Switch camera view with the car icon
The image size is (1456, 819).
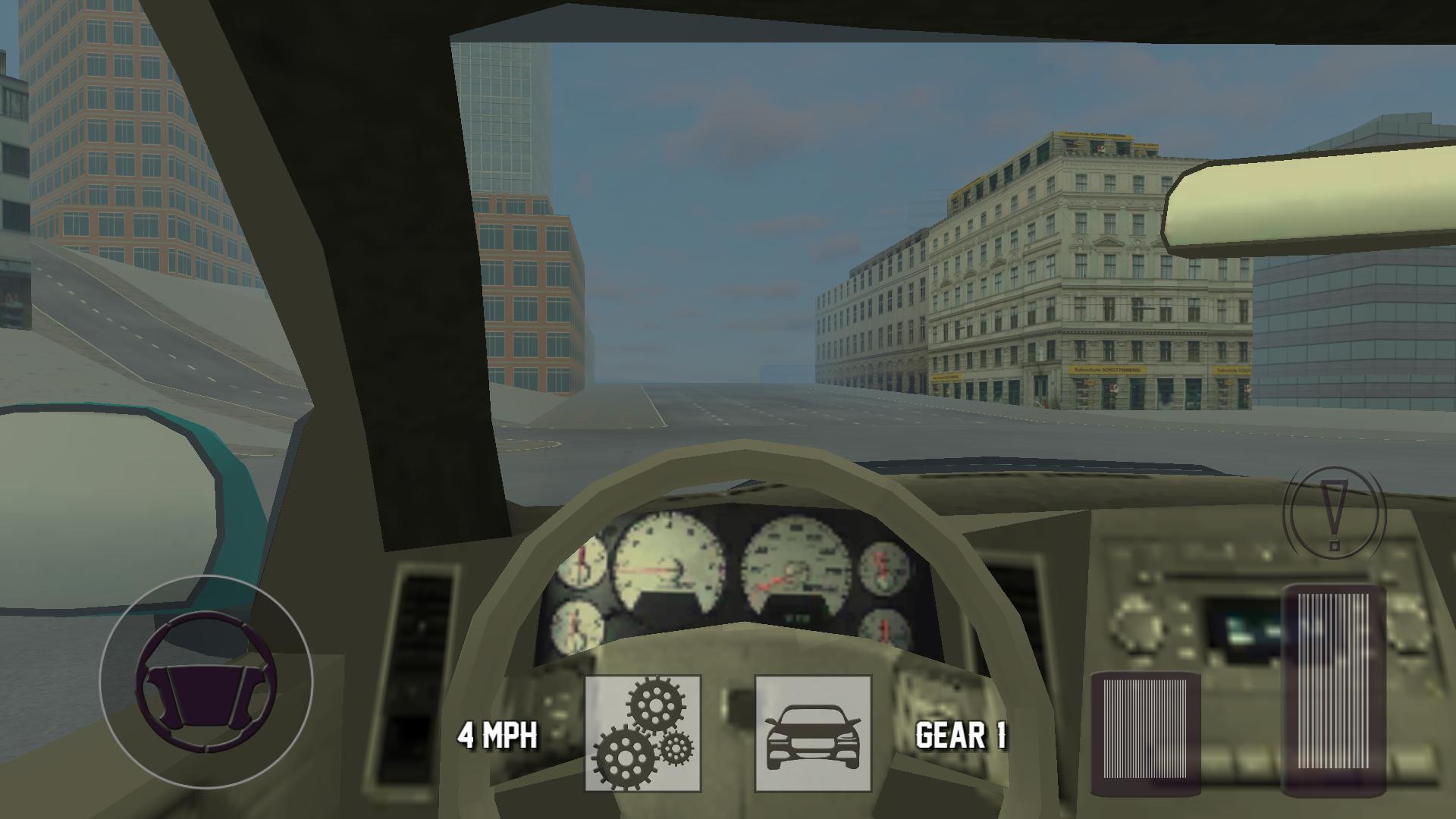tap(813, 733)
